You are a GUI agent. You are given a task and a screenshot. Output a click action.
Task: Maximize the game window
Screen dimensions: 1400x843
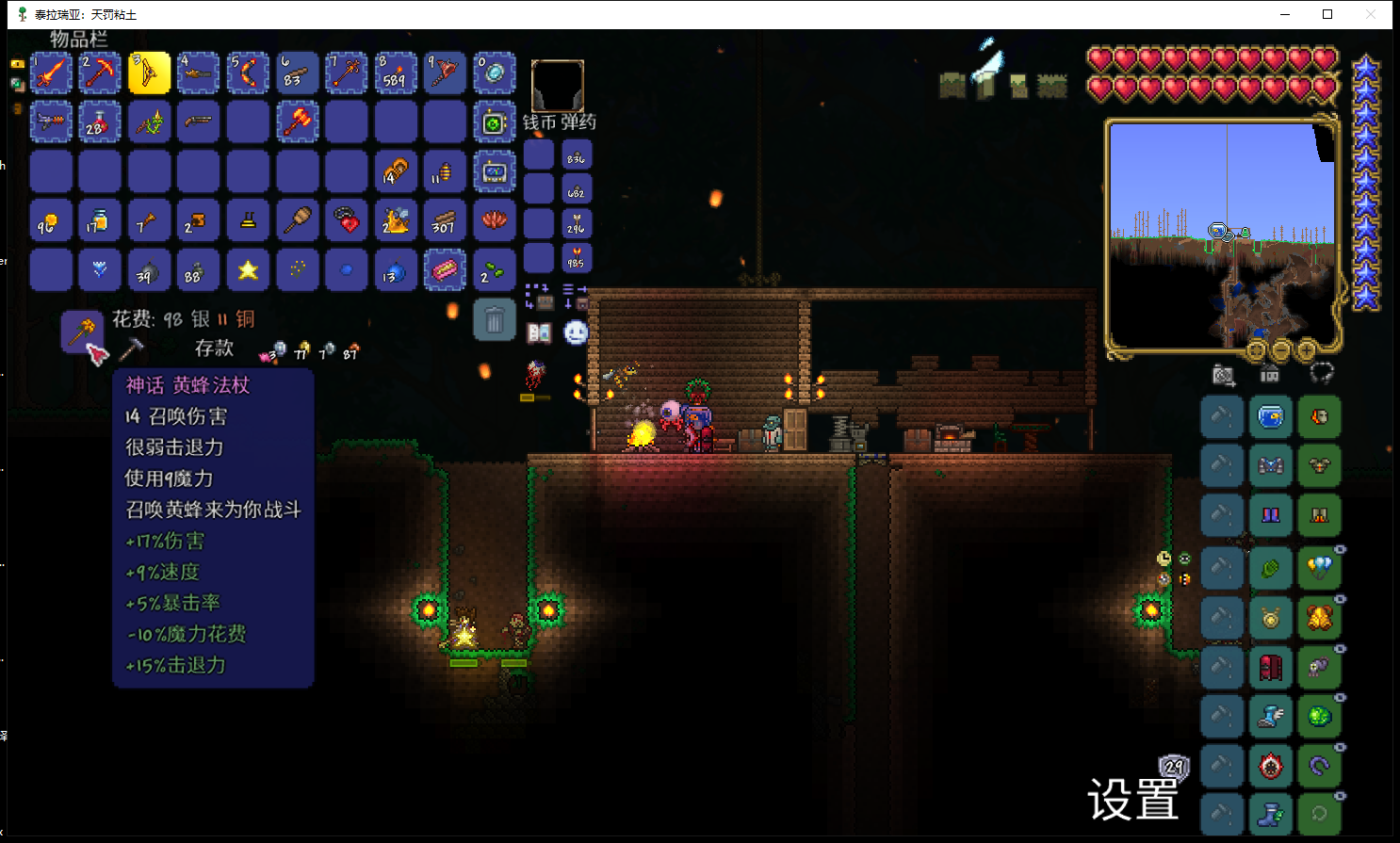[1327, 14]
